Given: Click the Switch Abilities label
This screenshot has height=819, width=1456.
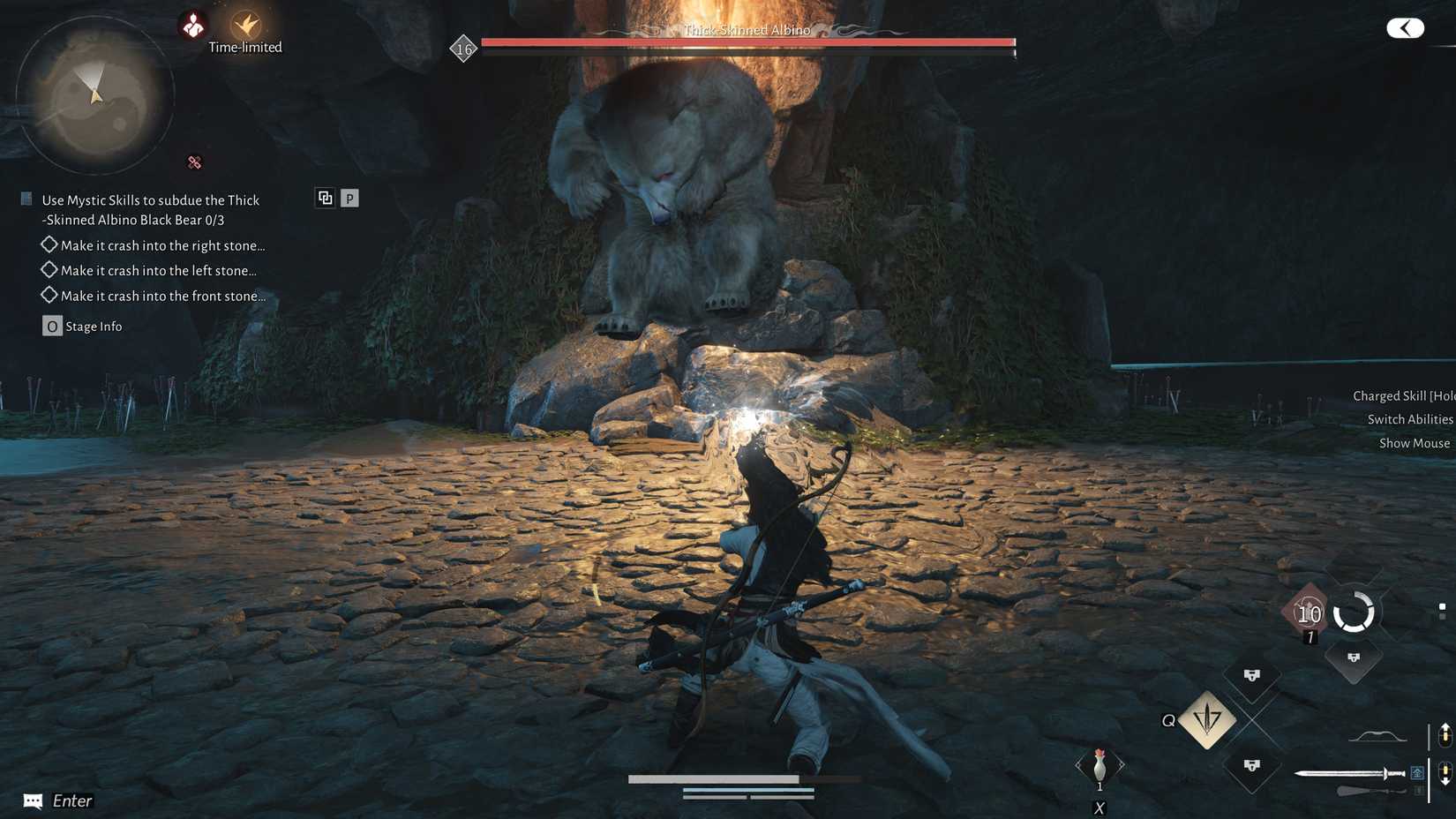Looking at the screenshot, I should point(1409,419).
